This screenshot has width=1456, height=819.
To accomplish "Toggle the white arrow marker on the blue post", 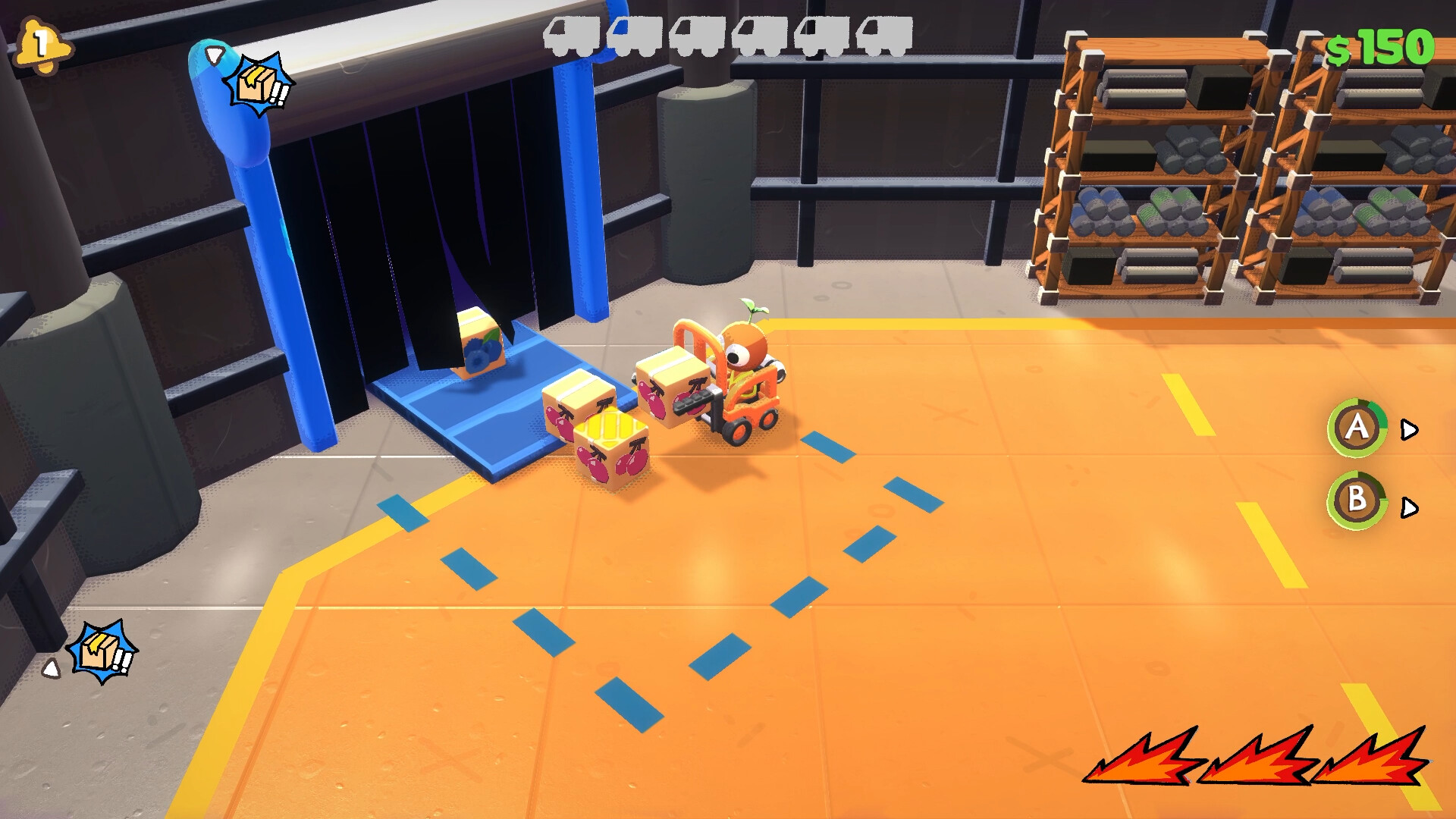I will (215, 55).
